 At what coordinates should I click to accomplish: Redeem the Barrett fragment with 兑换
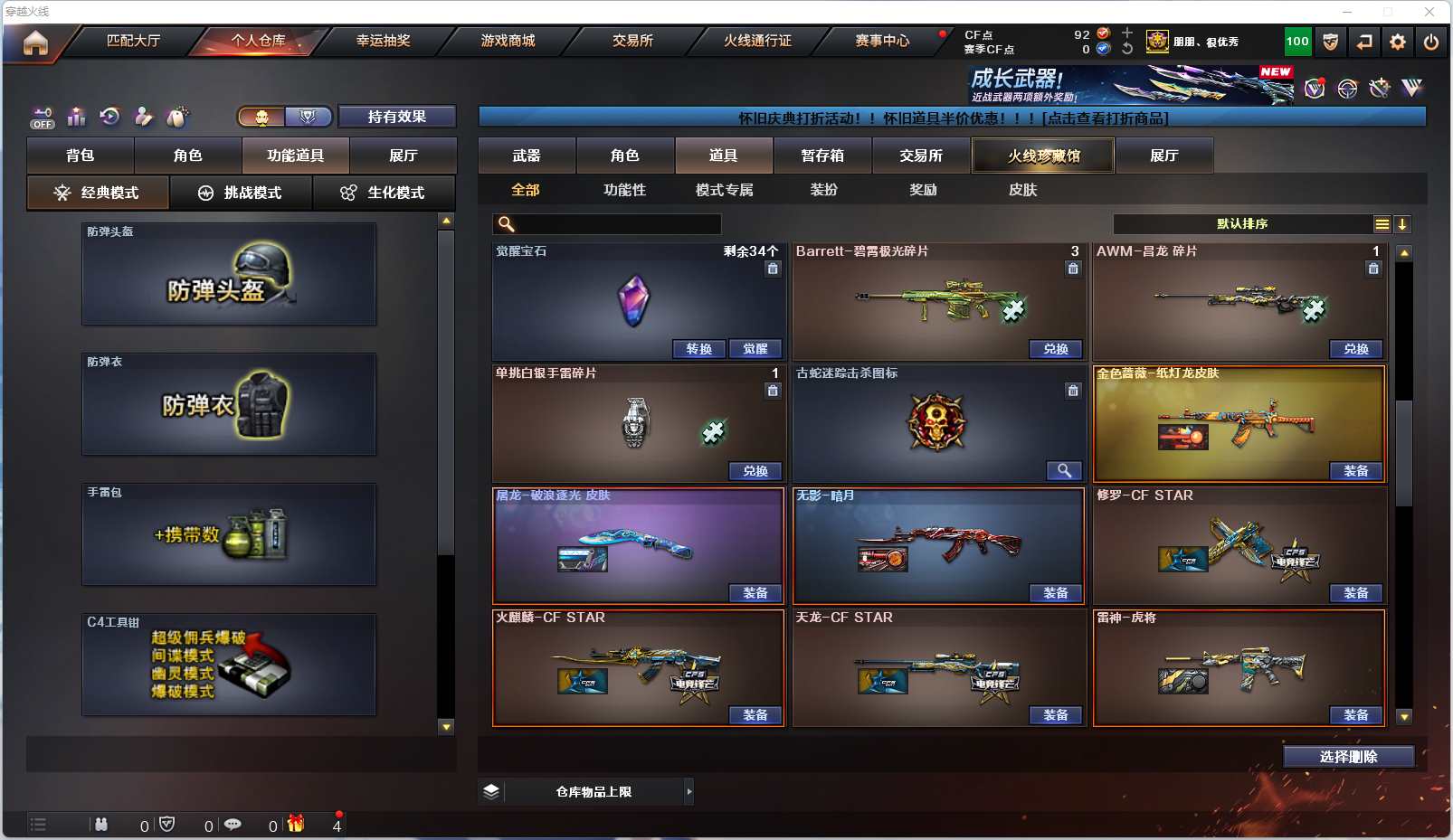(1056, 349)
